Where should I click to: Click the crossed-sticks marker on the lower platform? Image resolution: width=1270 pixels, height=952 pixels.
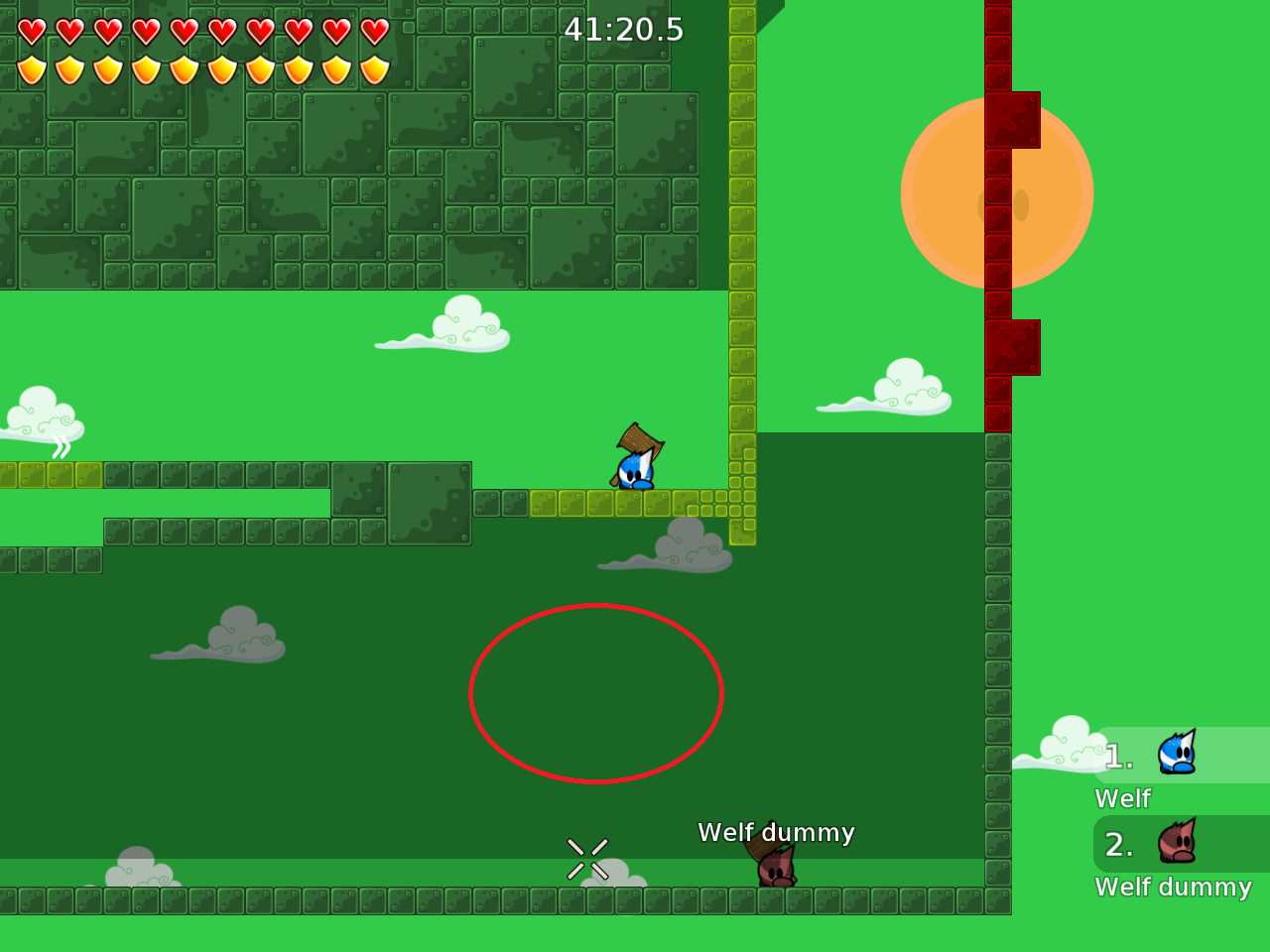(587, 859)
